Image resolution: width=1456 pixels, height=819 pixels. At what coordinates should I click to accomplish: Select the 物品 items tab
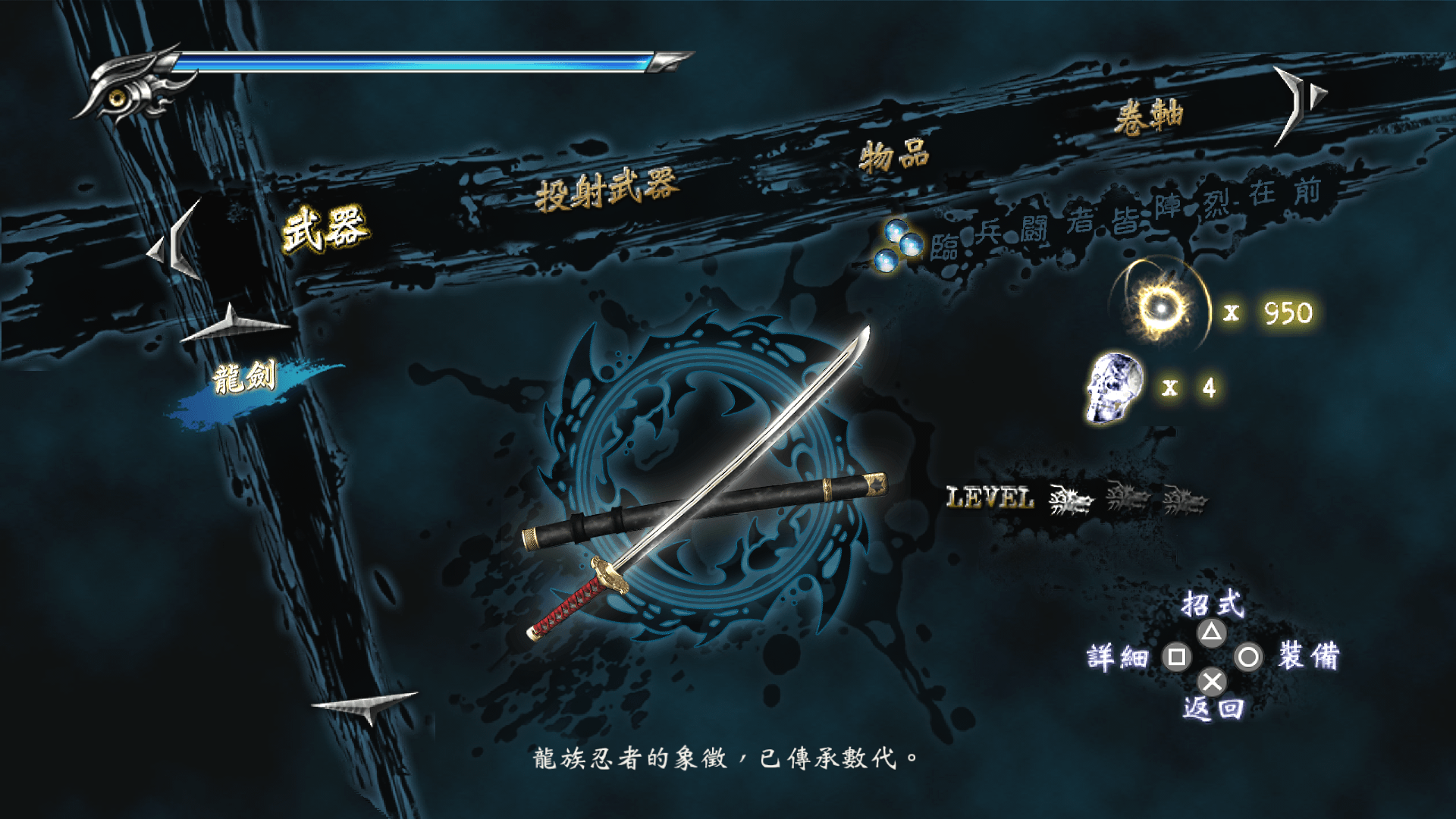894,156
